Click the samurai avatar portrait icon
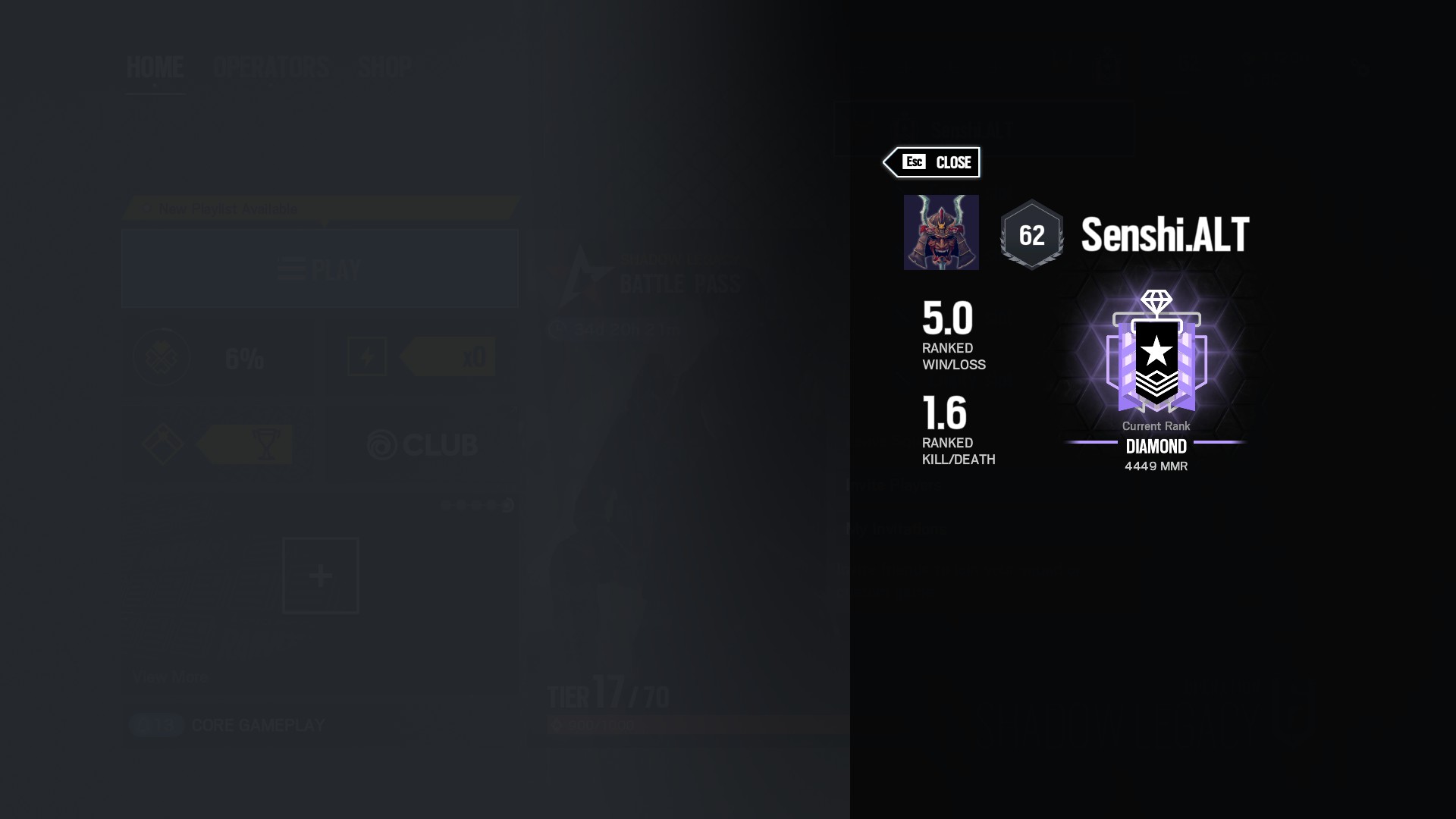Viewport: 1456px width, 819px height. click(x=941, y=232)
